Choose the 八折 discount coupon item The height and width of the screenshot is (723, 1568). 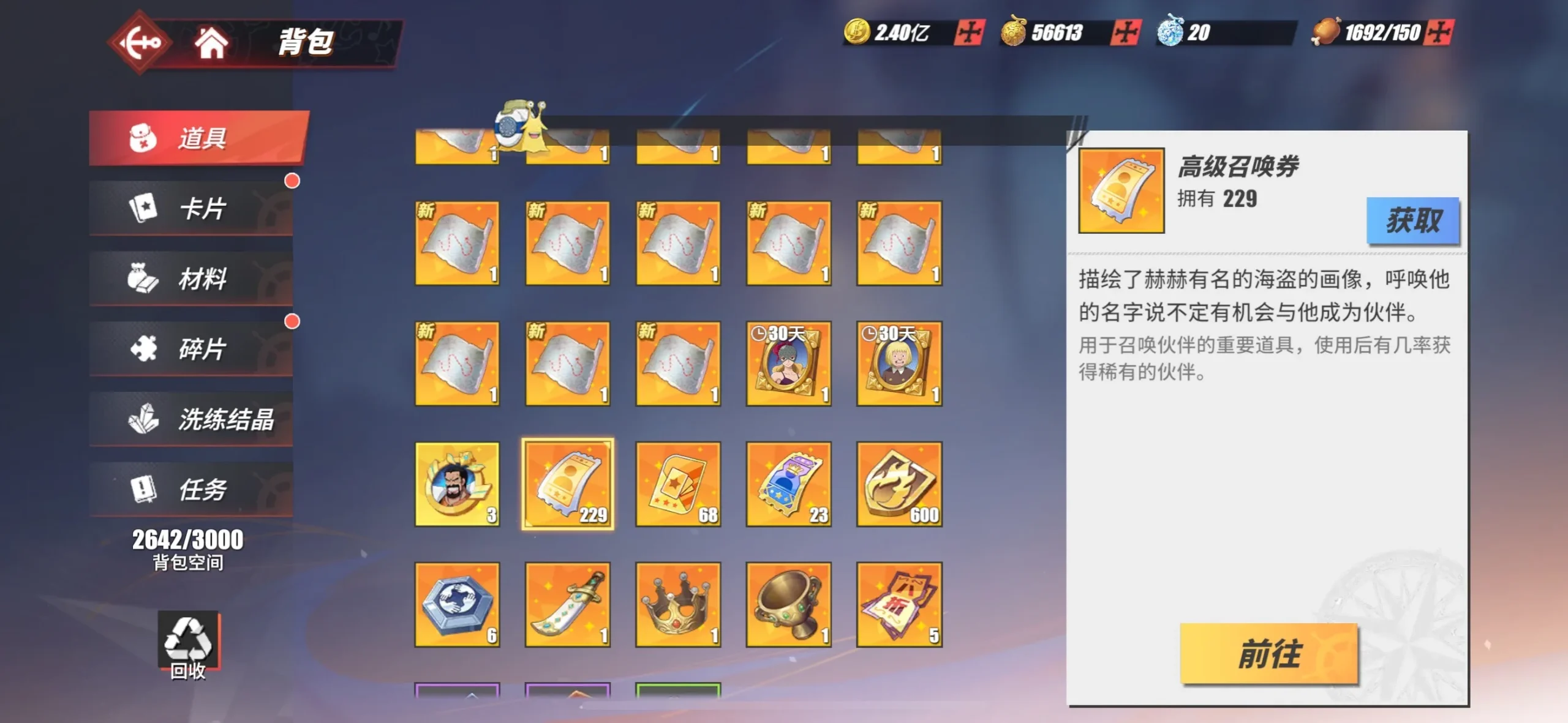point(899,604)
